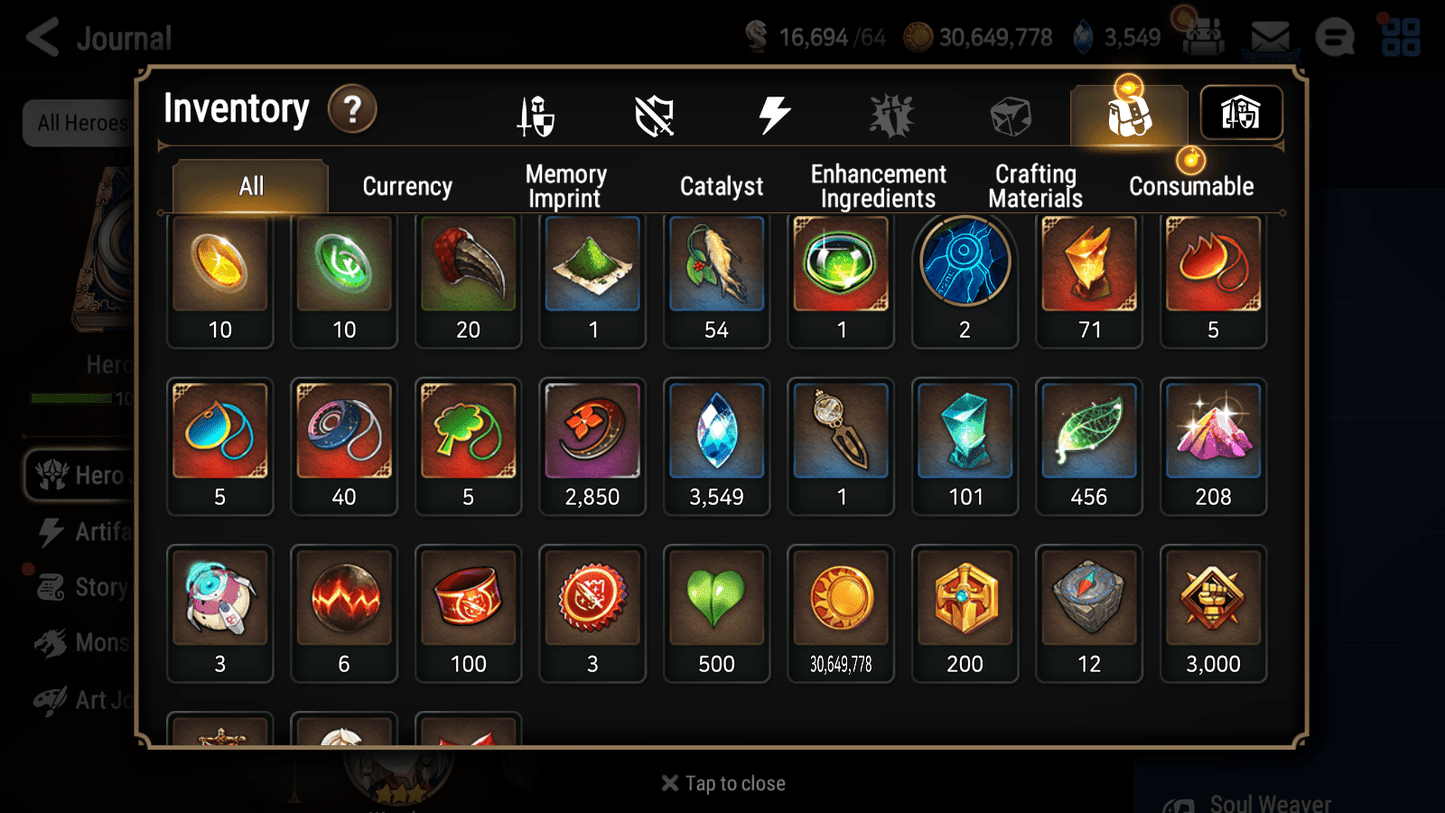Open the chat bubble icon
Screen dimensions: 1445x813
point(1334,36)
